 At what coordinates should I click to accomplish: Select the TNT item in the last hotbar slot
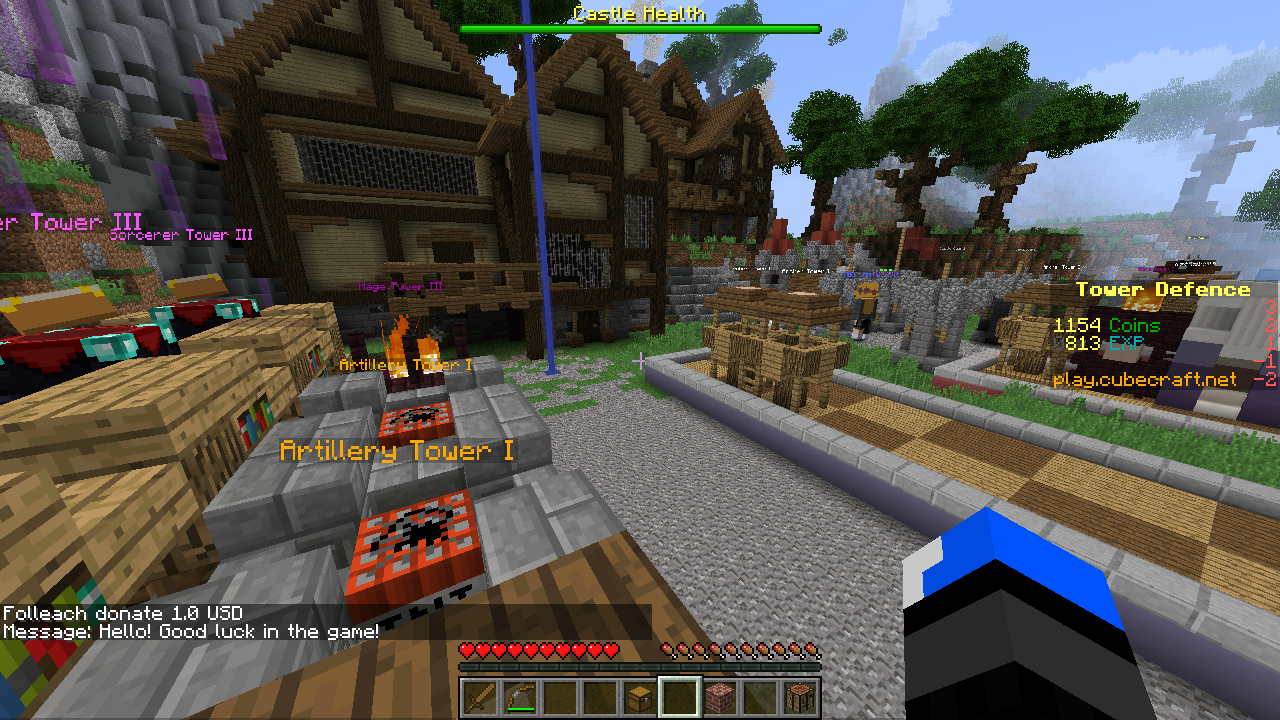(x=798, y=693)
